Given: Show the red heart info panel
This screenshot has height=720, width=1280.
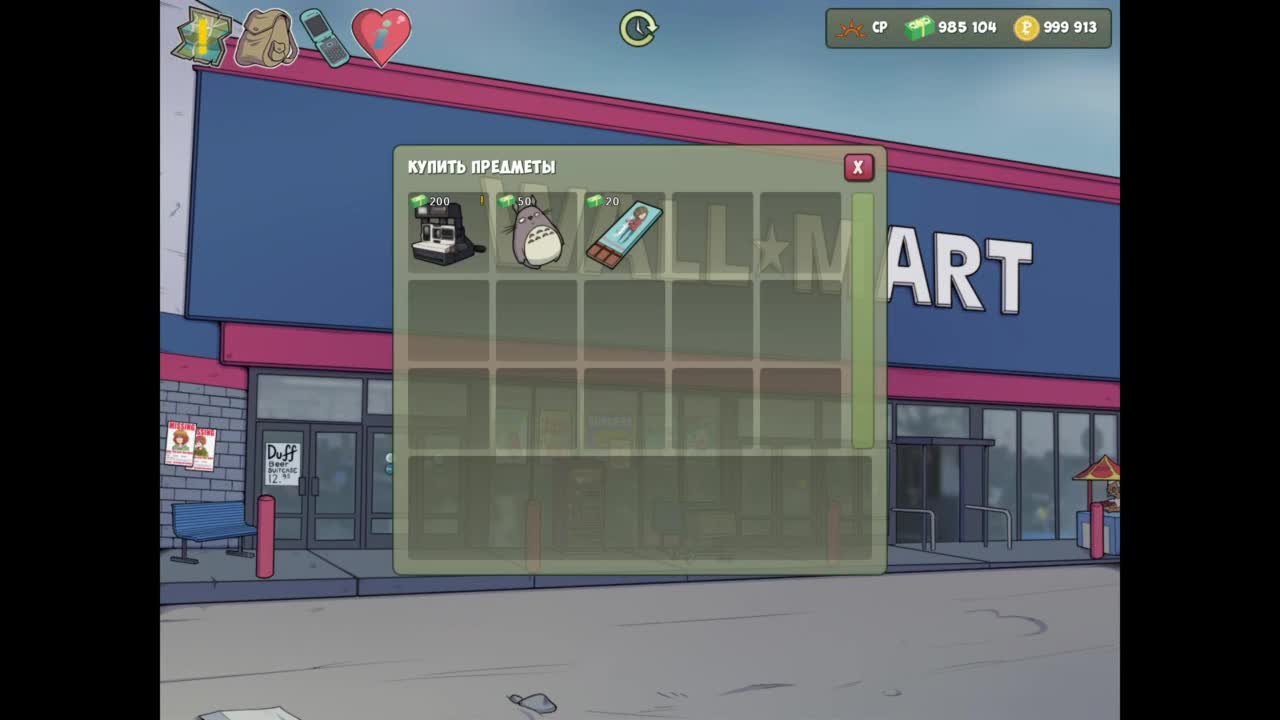Looking at the screenshot, I should click(381, 36).
